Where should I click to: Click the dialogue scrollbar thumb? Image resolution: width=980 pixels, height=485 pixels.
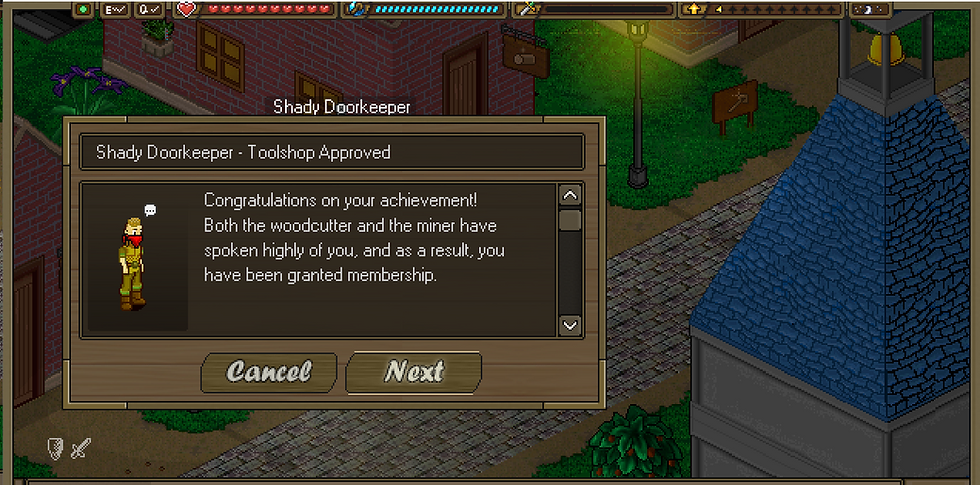(x=570, y=220)
